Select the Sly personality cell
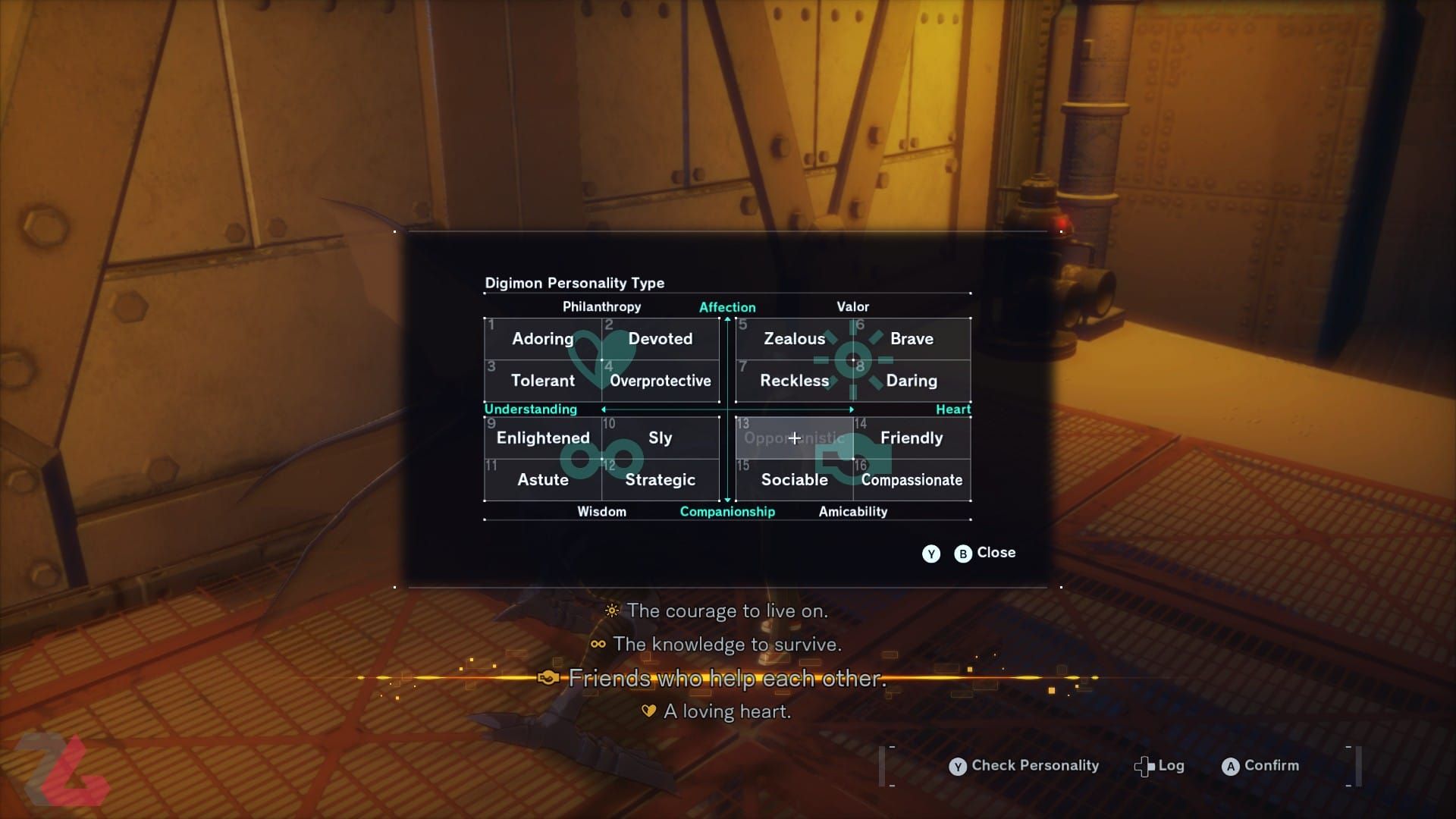 [x=661, y=438]
